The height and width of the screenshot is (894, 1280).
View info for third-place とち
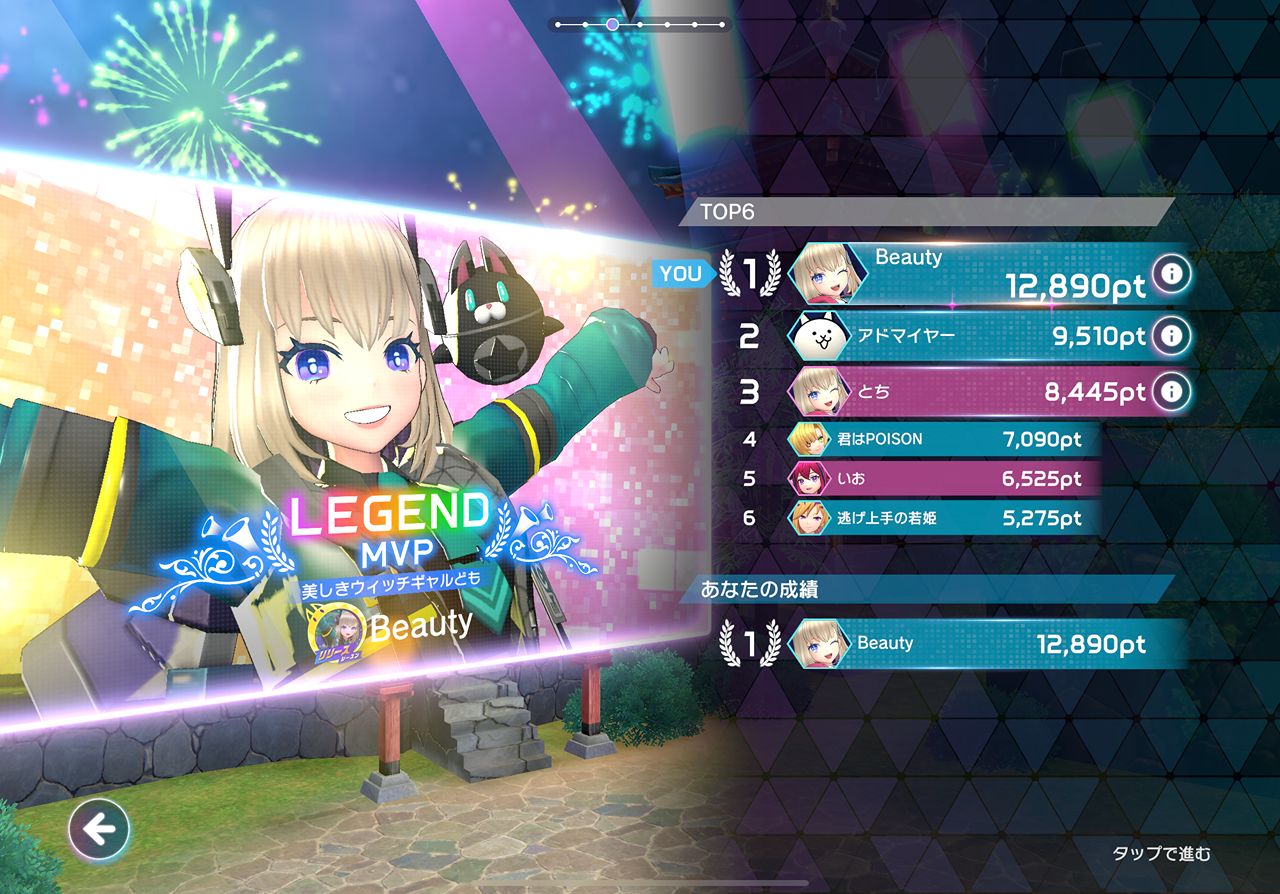click(1171, 391)
